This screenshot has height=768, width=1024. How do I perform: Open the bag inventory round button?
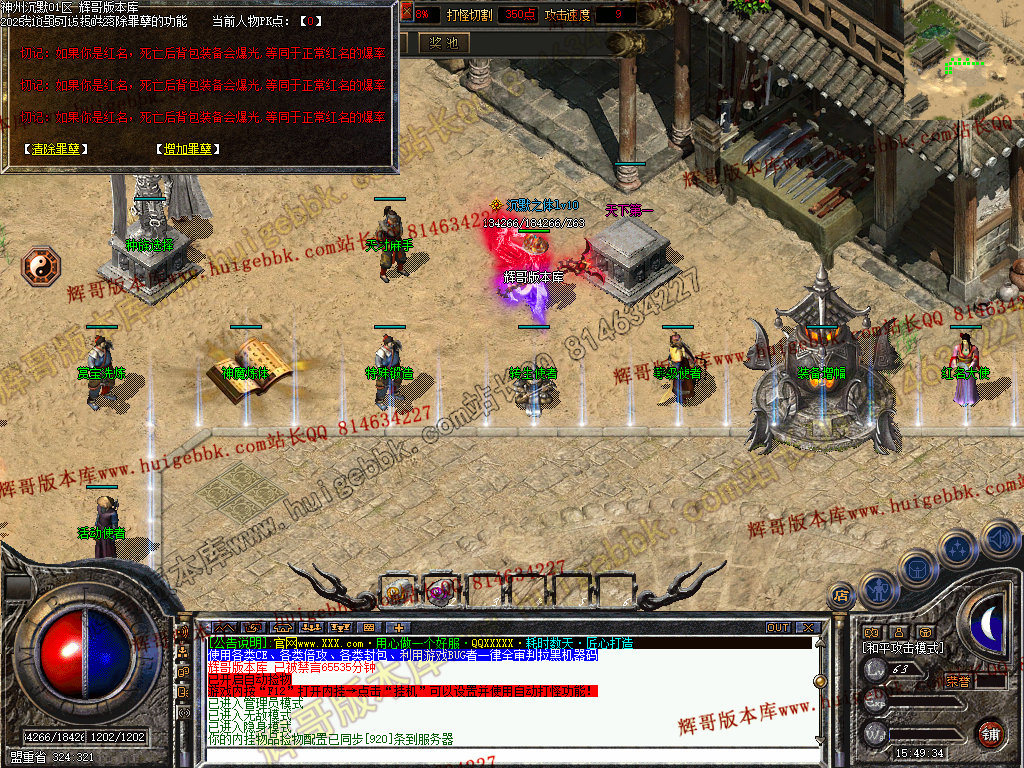(x=917, y=569)
